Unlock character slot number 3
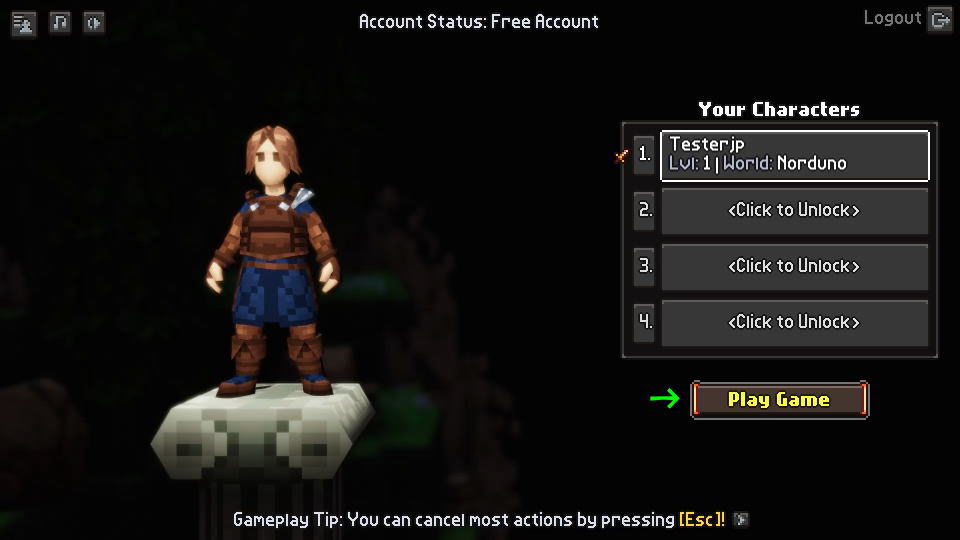 (x=794, y=267)
